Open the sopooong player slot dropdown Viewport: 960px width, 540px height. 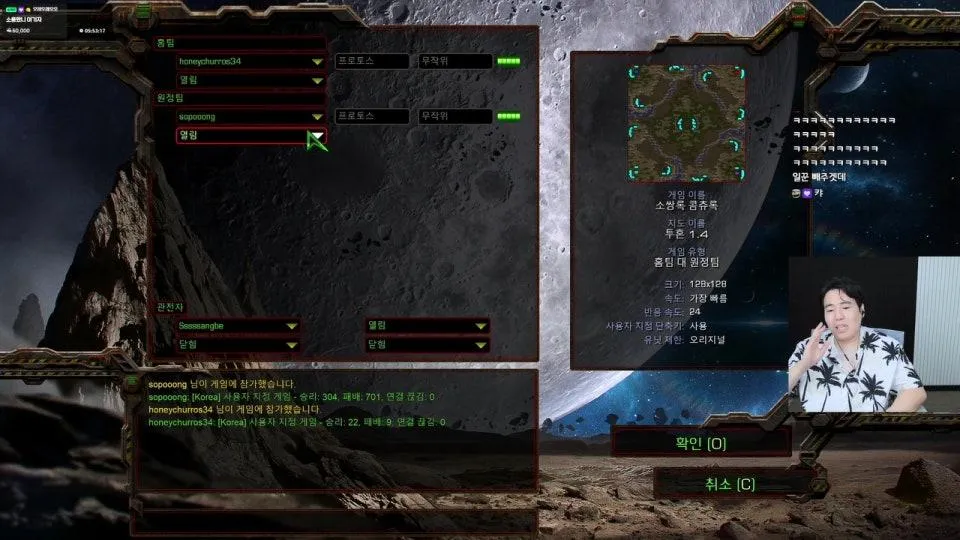pos(251,117)
